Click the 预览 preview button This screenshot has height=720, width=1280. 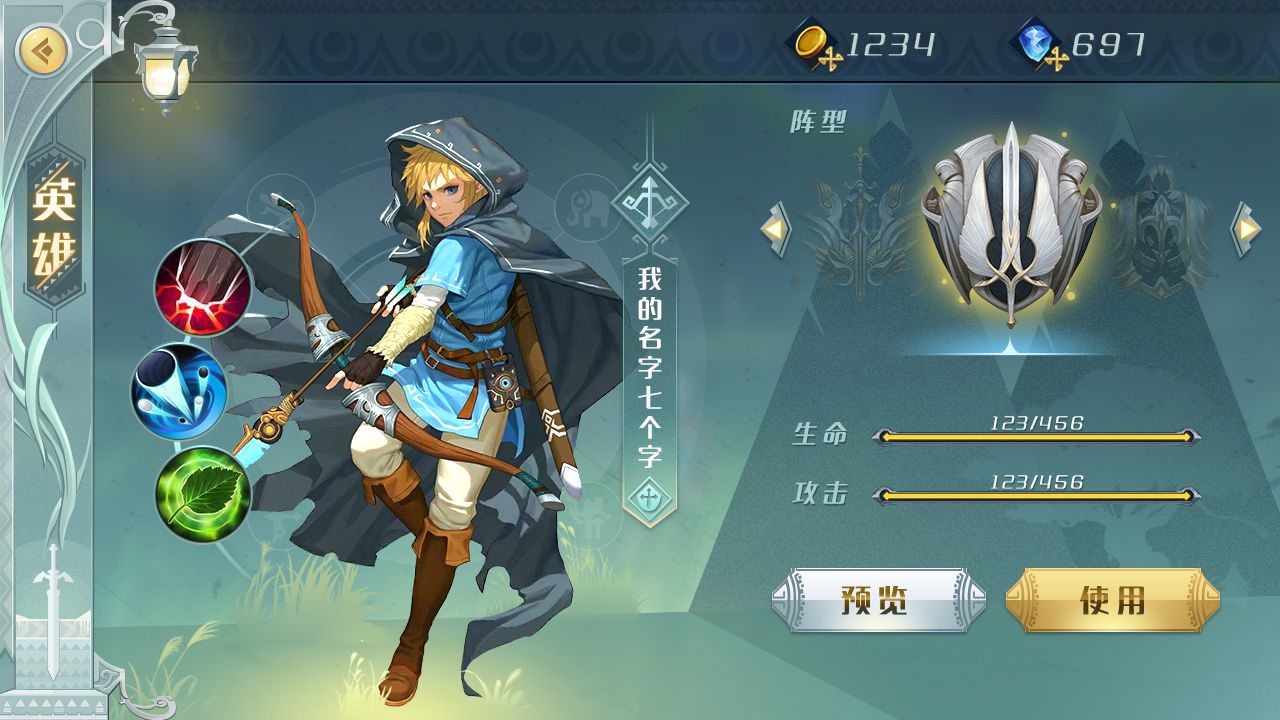click(x=878, y=600)
